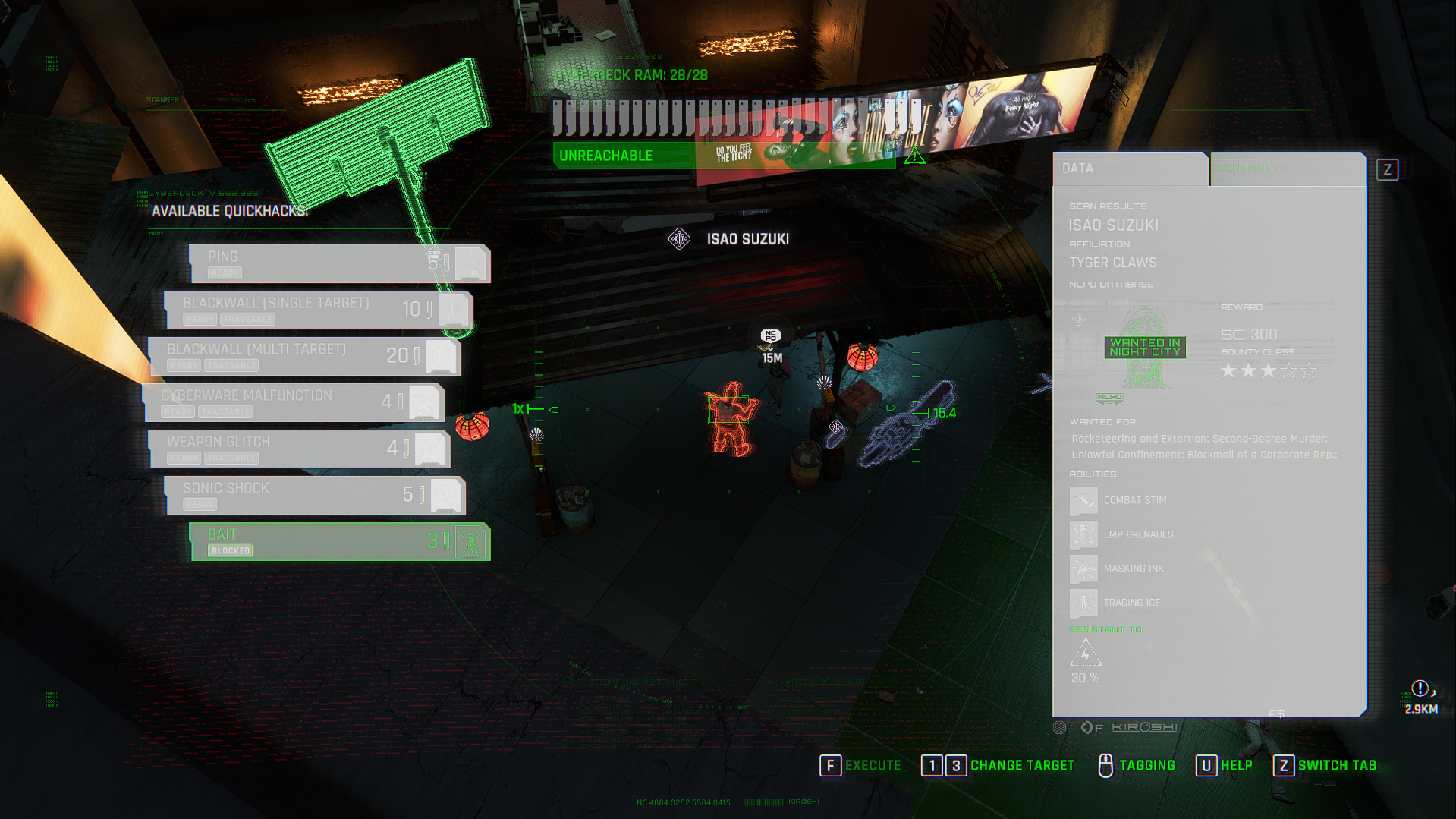Switch to the Hacking tab
This screenshot has width=1456, height=819.
(x=1287, y=169)
